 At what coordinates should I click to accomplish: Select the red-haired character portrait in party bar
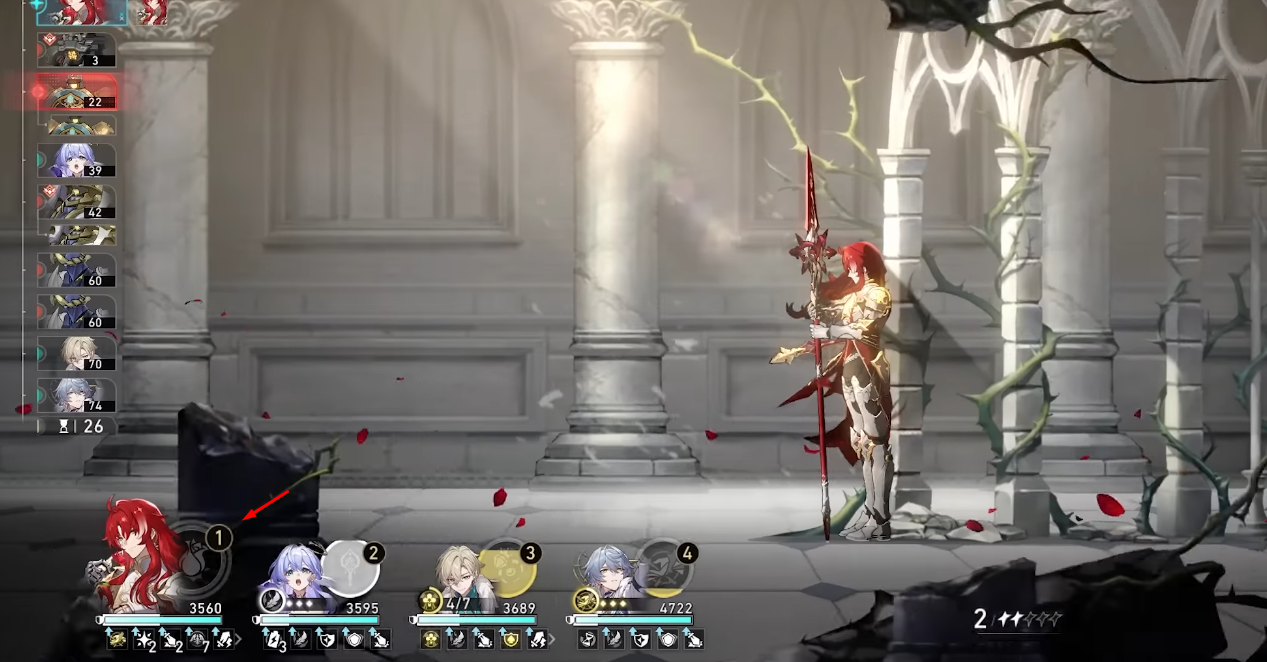coord(140,555)
